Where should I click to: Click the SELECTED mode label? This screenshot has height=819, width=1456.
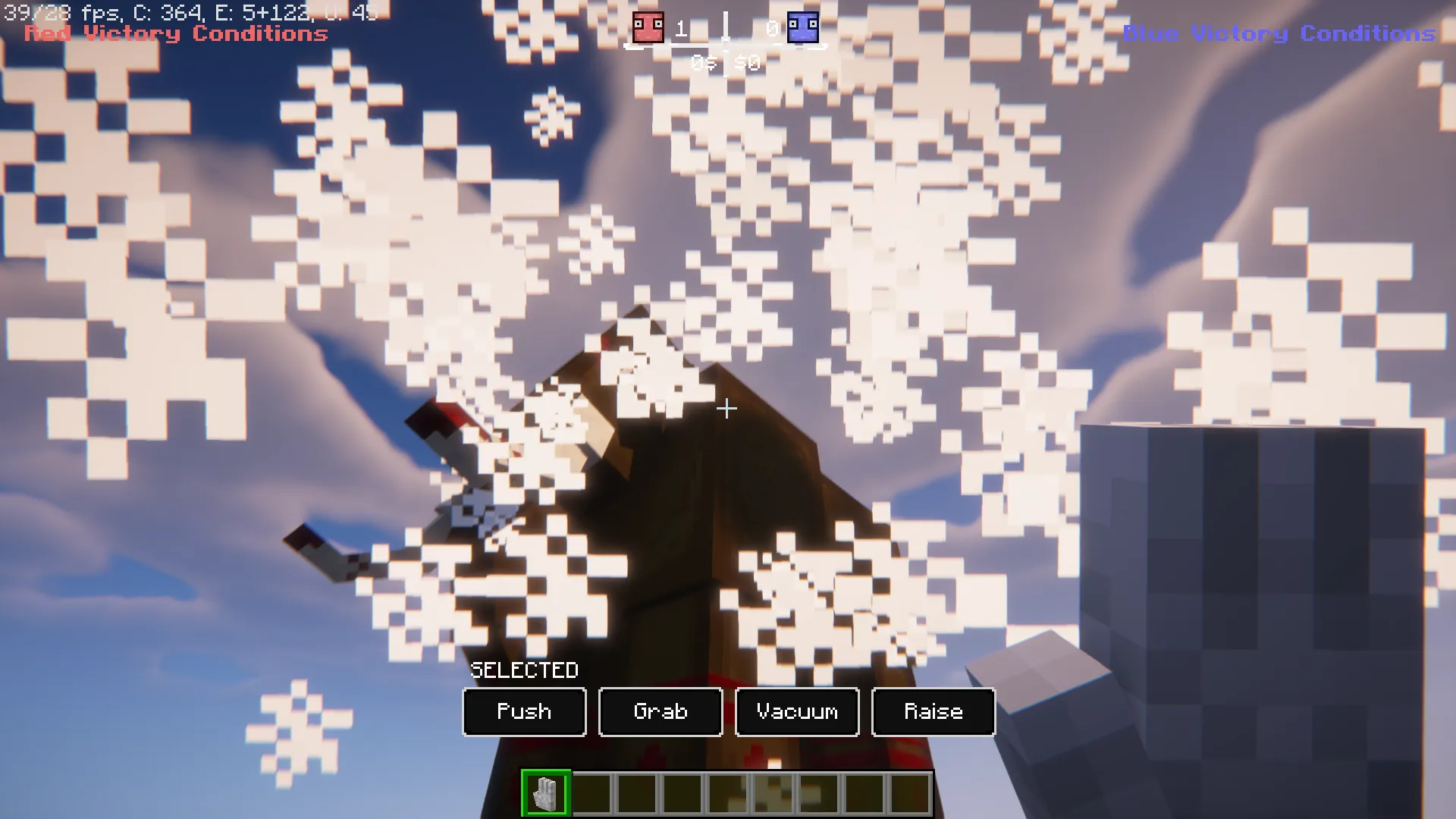coord(524,670)
